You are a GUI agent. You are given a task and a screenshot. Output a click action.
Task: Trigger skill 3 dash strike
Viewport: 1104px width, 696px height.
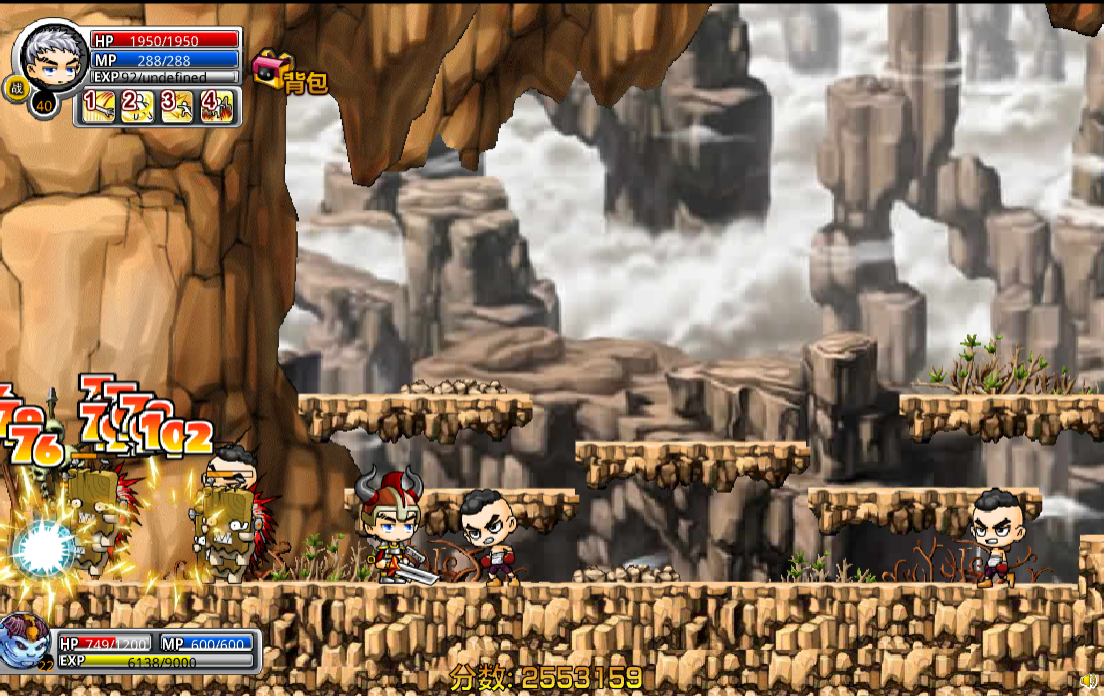[x=178, y=106]
